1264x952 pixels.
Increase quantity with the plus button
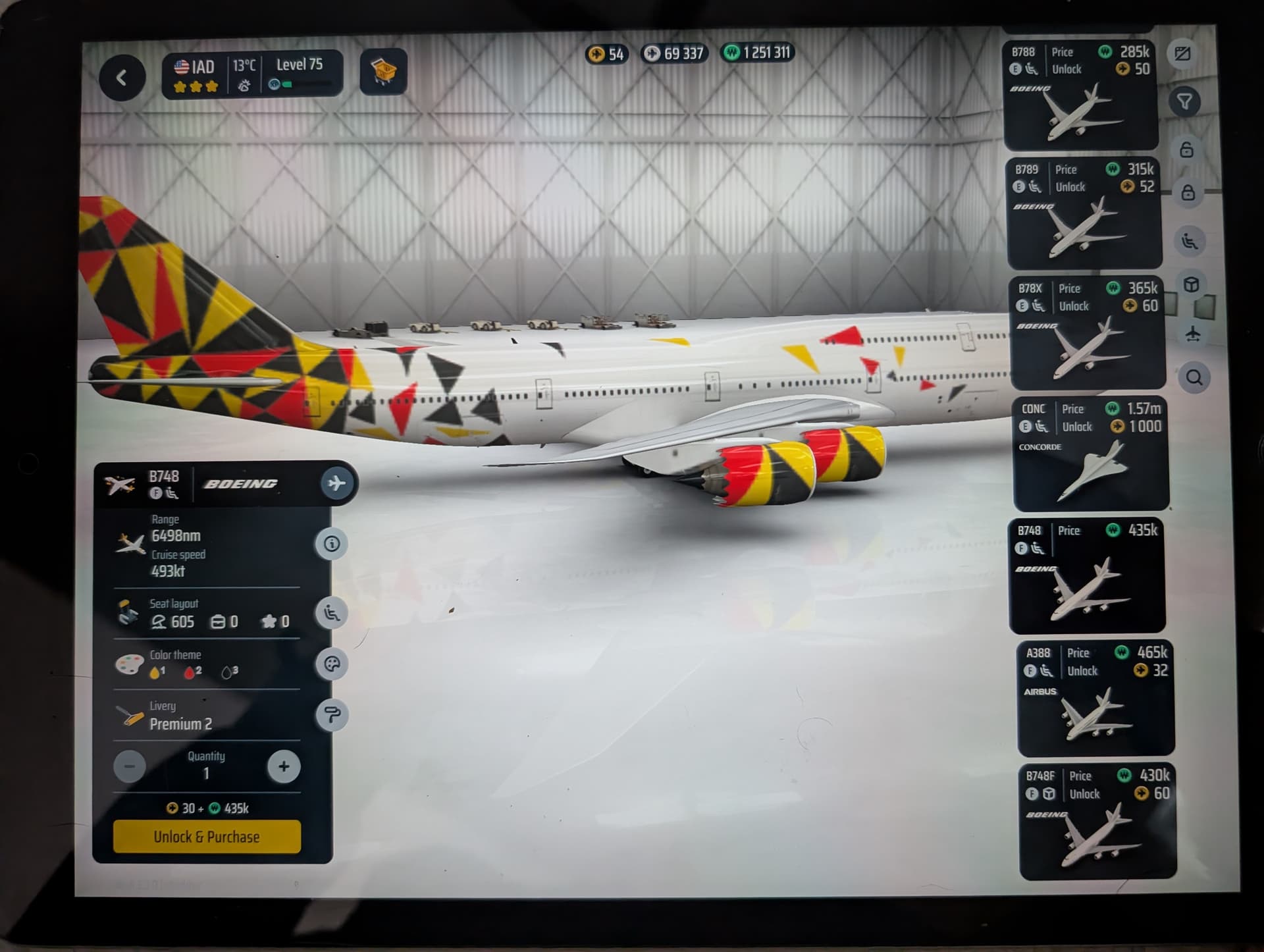(284, 766)
